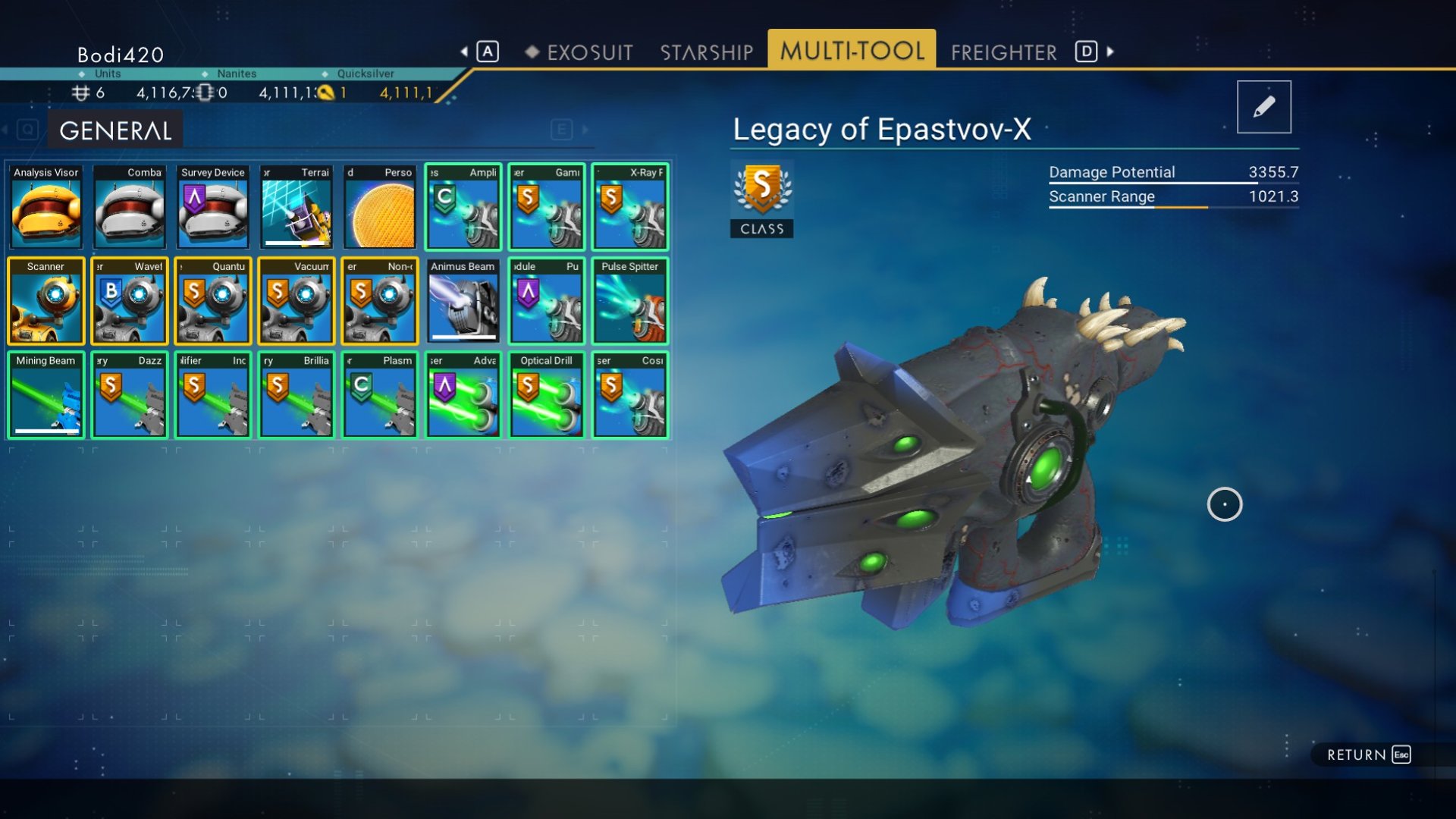Viewport: 1456px width, 819px height.
Task: Select the Analysis Visor slot
Action: pyautogui.click(x=46, y=207)
